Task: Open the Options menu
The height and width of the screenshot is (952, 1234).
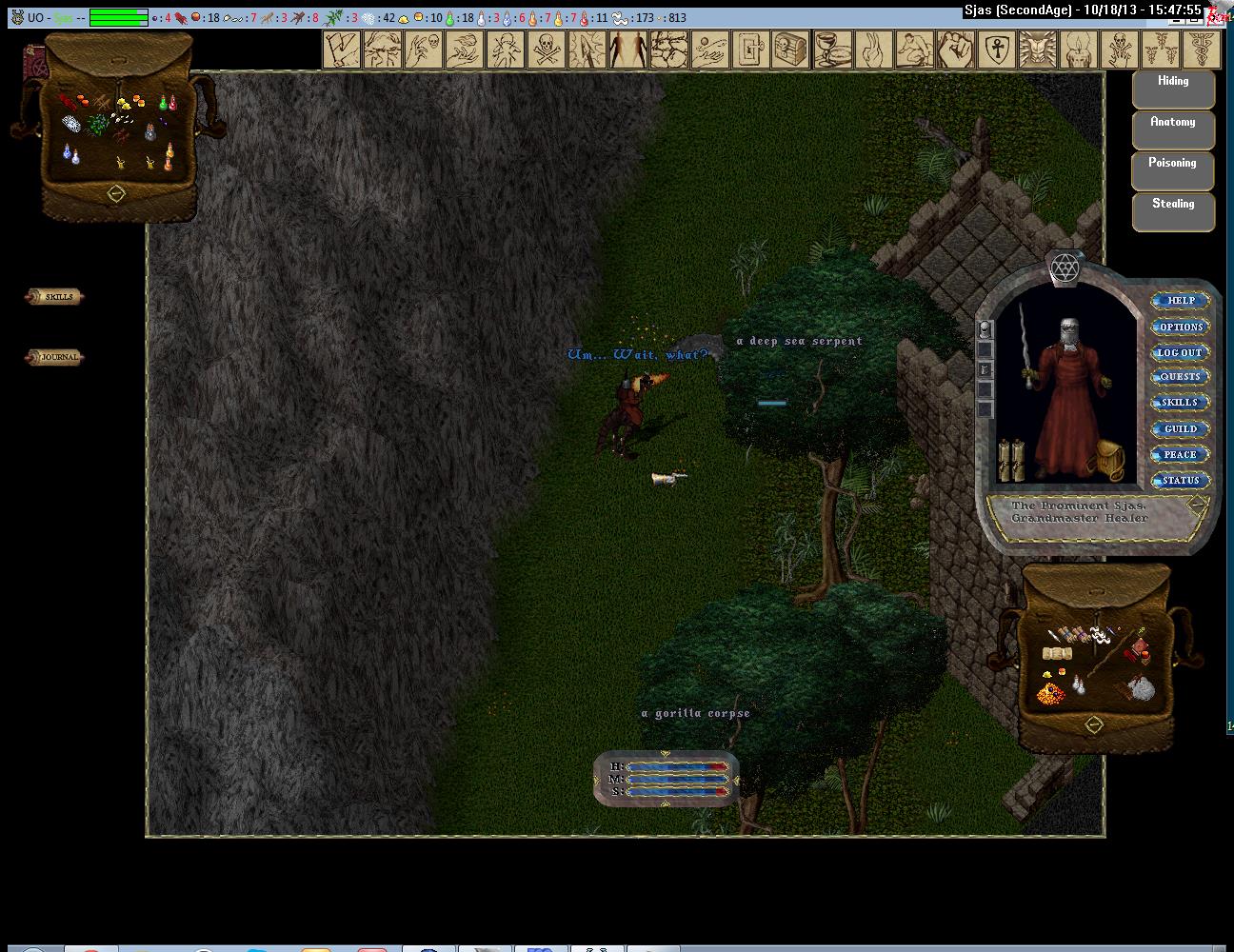Action: click(x=1181, y=327)
